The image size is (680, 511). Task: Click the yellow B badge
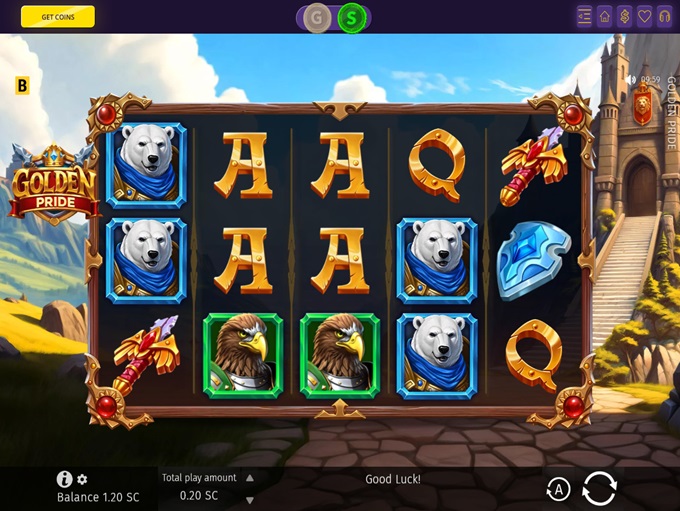23,86
